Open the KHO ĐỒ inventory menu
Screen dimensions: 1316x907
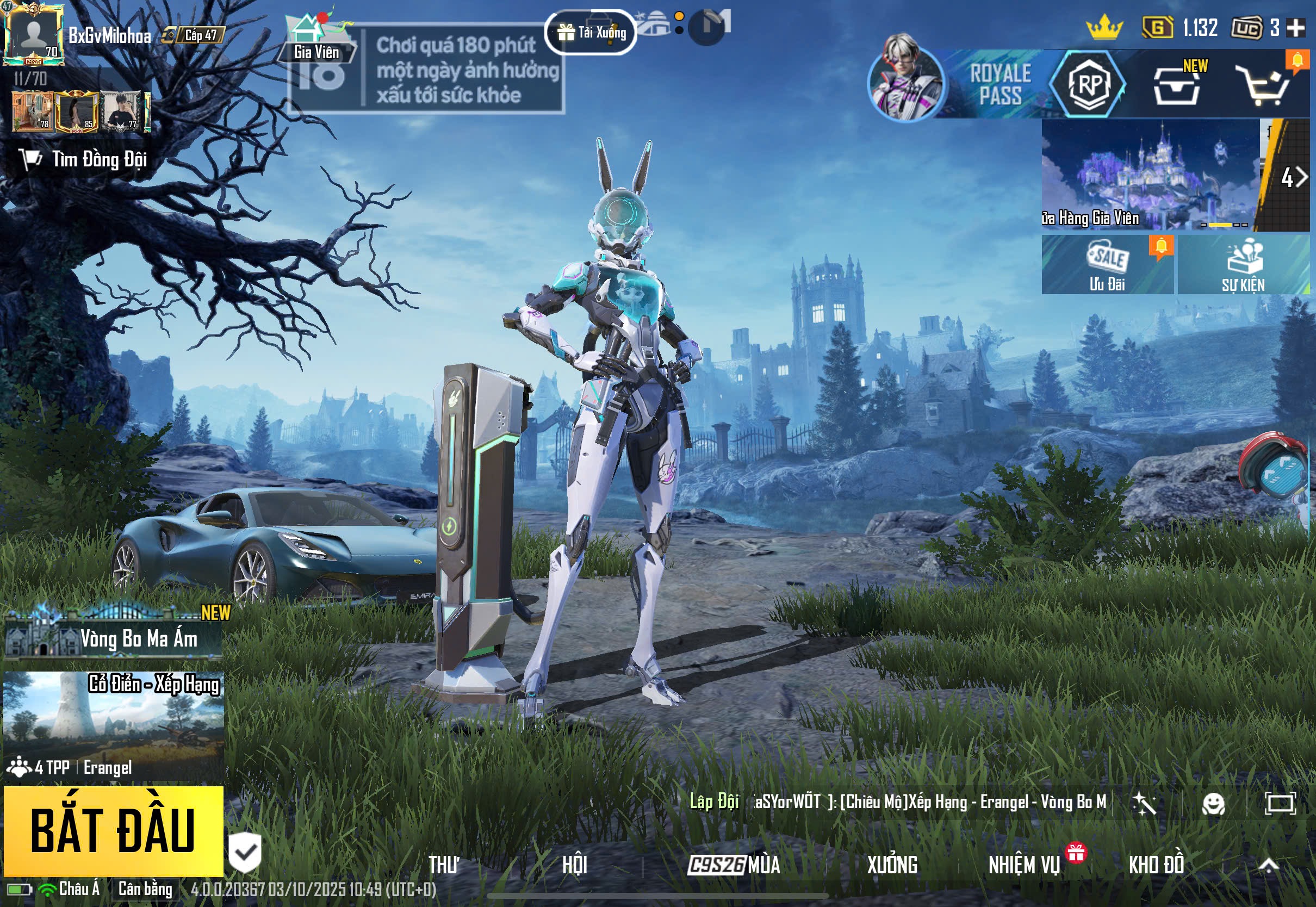1156,865
